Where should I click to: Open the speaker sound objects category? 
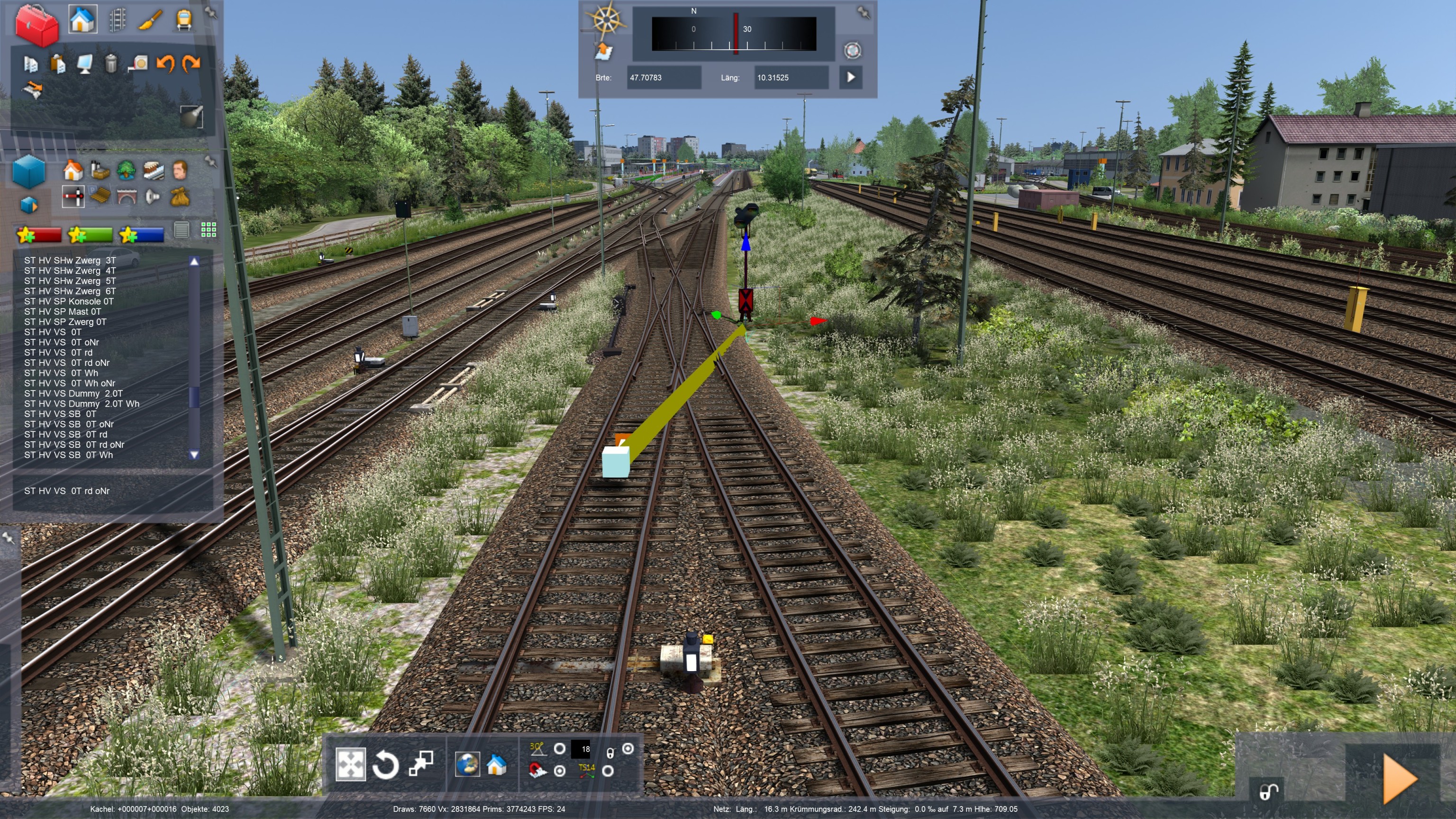tap(153, 197)
